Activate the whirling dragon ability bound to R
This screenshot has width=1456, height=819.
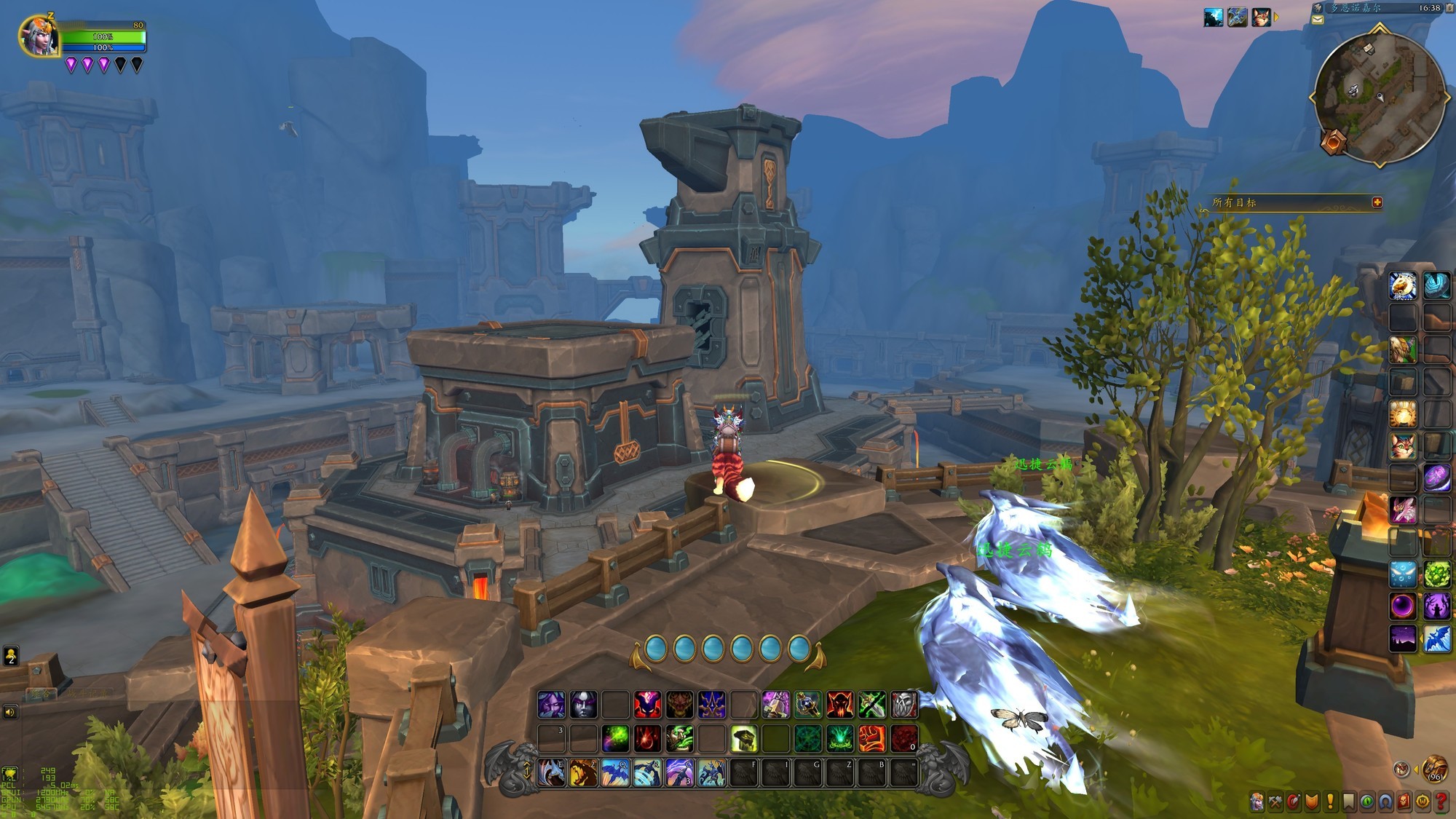[x=647, y=772]
